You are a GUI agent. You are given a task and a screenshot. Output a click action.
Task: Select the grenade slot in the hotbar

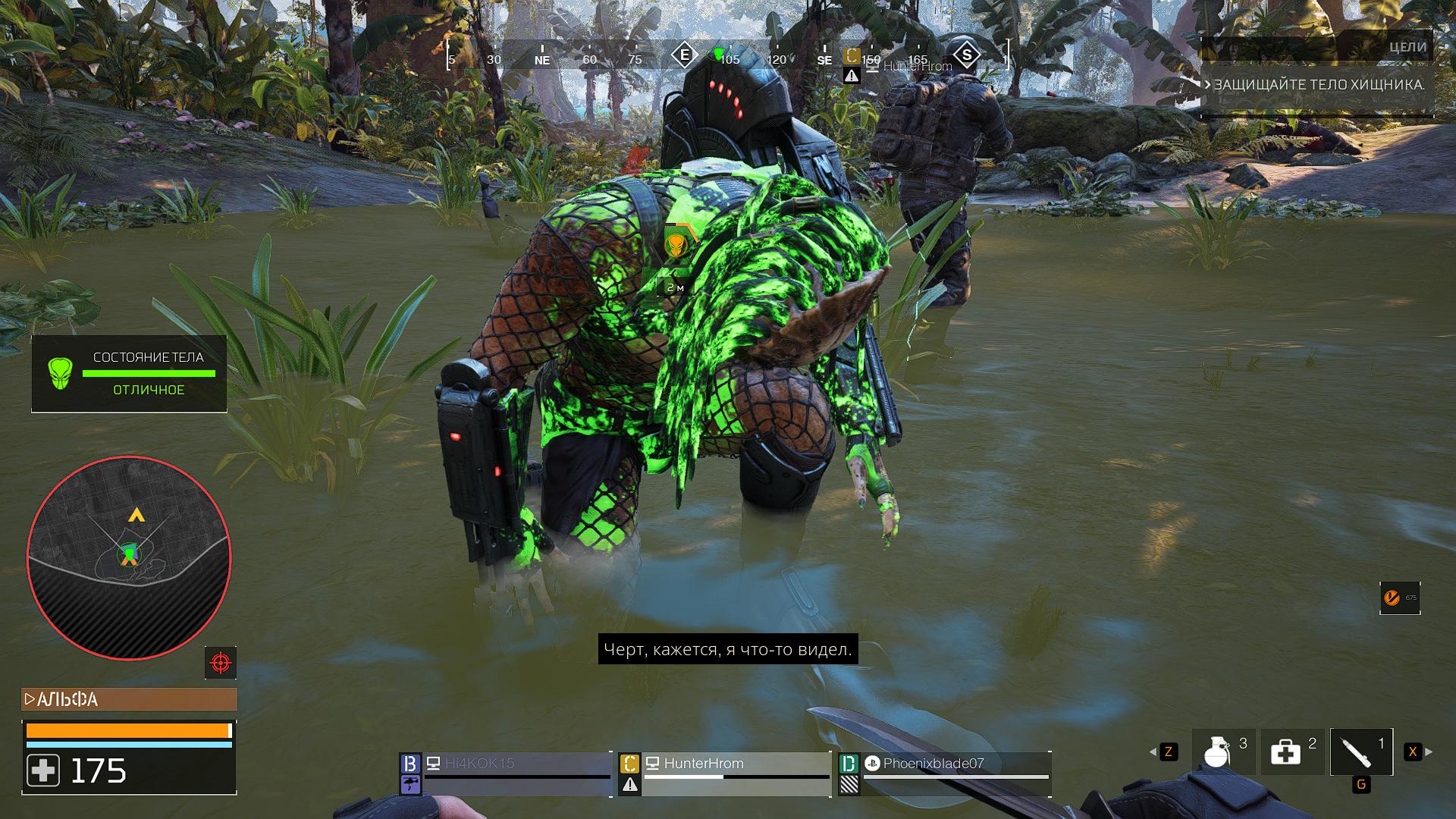(x=1223, y=752)
